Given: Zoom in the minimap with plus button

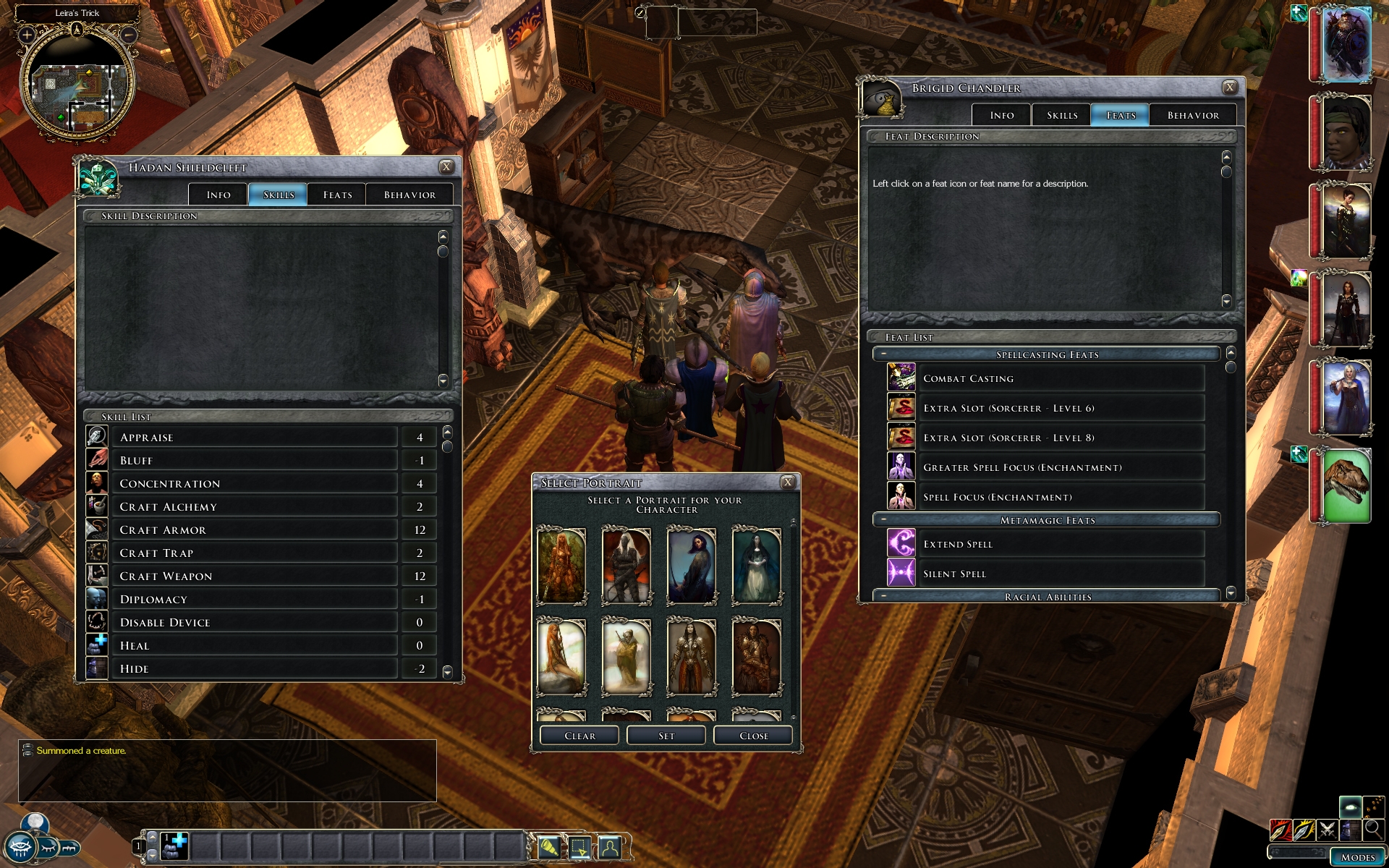Looking at the screenshot, I should (x=27, y=35).
